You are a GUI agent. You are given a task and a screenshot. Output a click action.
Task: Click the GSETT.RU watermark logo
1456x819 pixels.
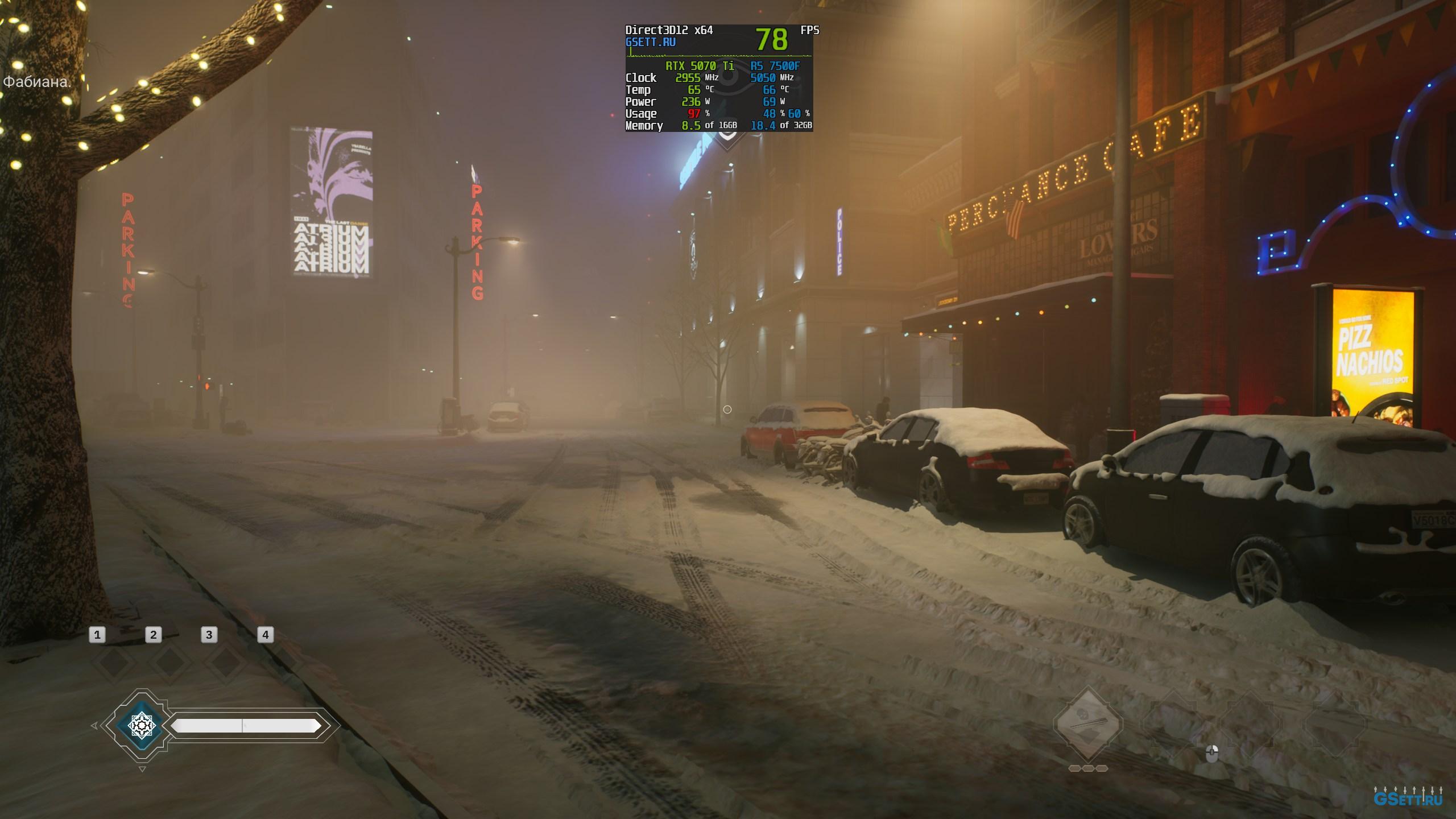point(1408,797)
